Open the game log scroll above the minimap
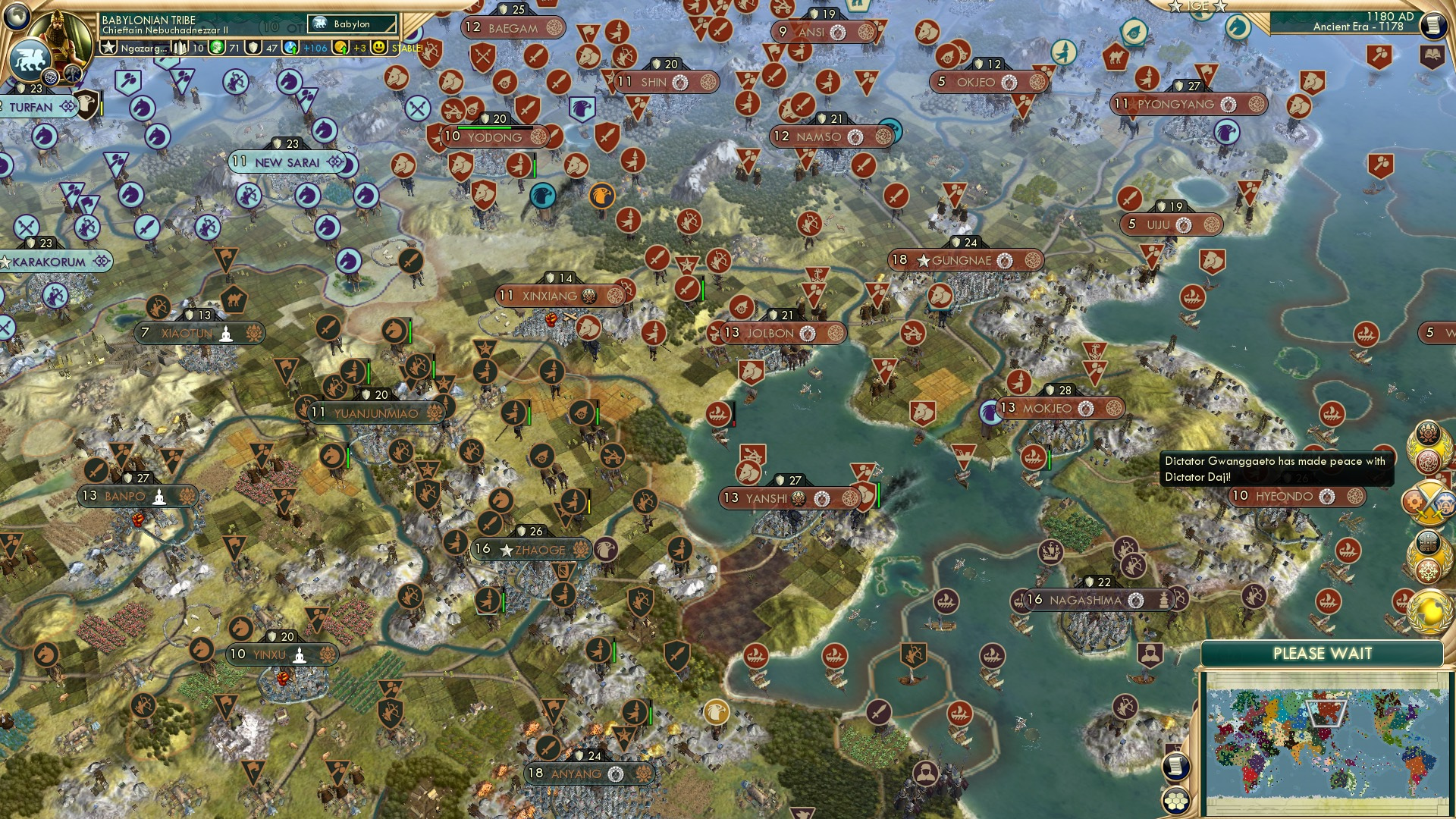Screen dimensions: 1456x819 point(1176,766)
